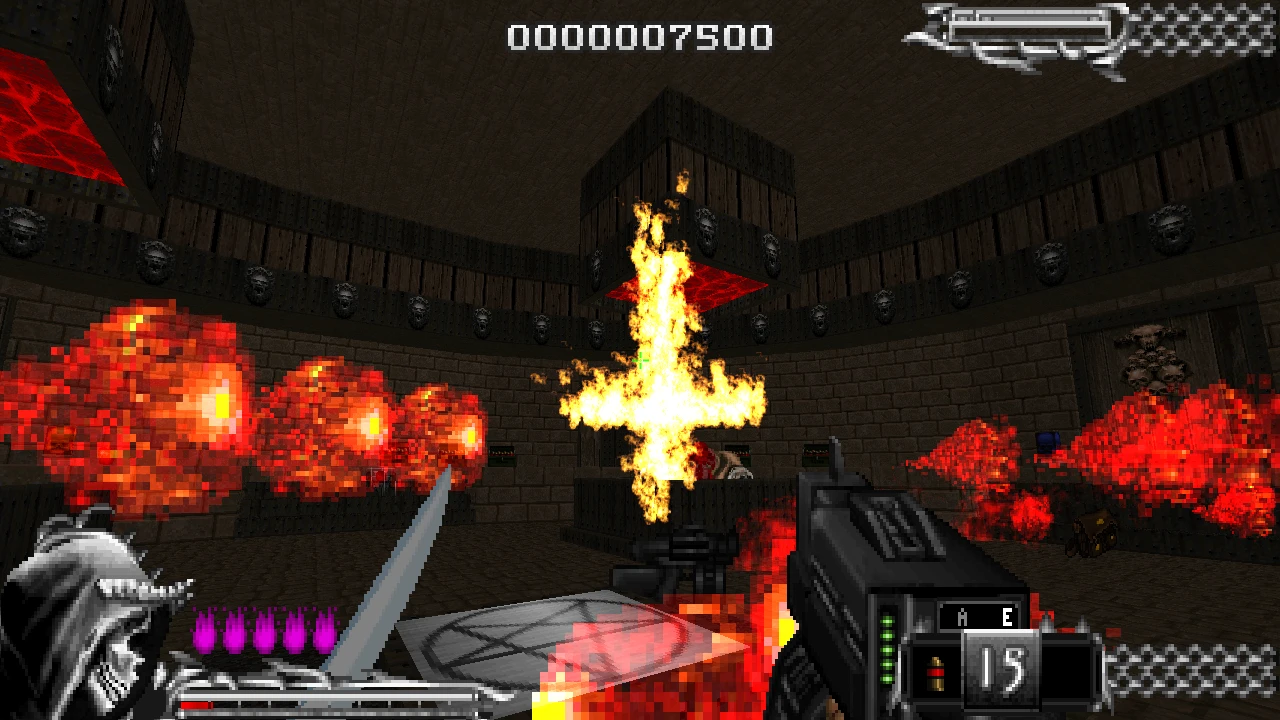The image size is (1280, 720).
Task: Toggle the 'E' fire mode indicator
Action: 1005,619
